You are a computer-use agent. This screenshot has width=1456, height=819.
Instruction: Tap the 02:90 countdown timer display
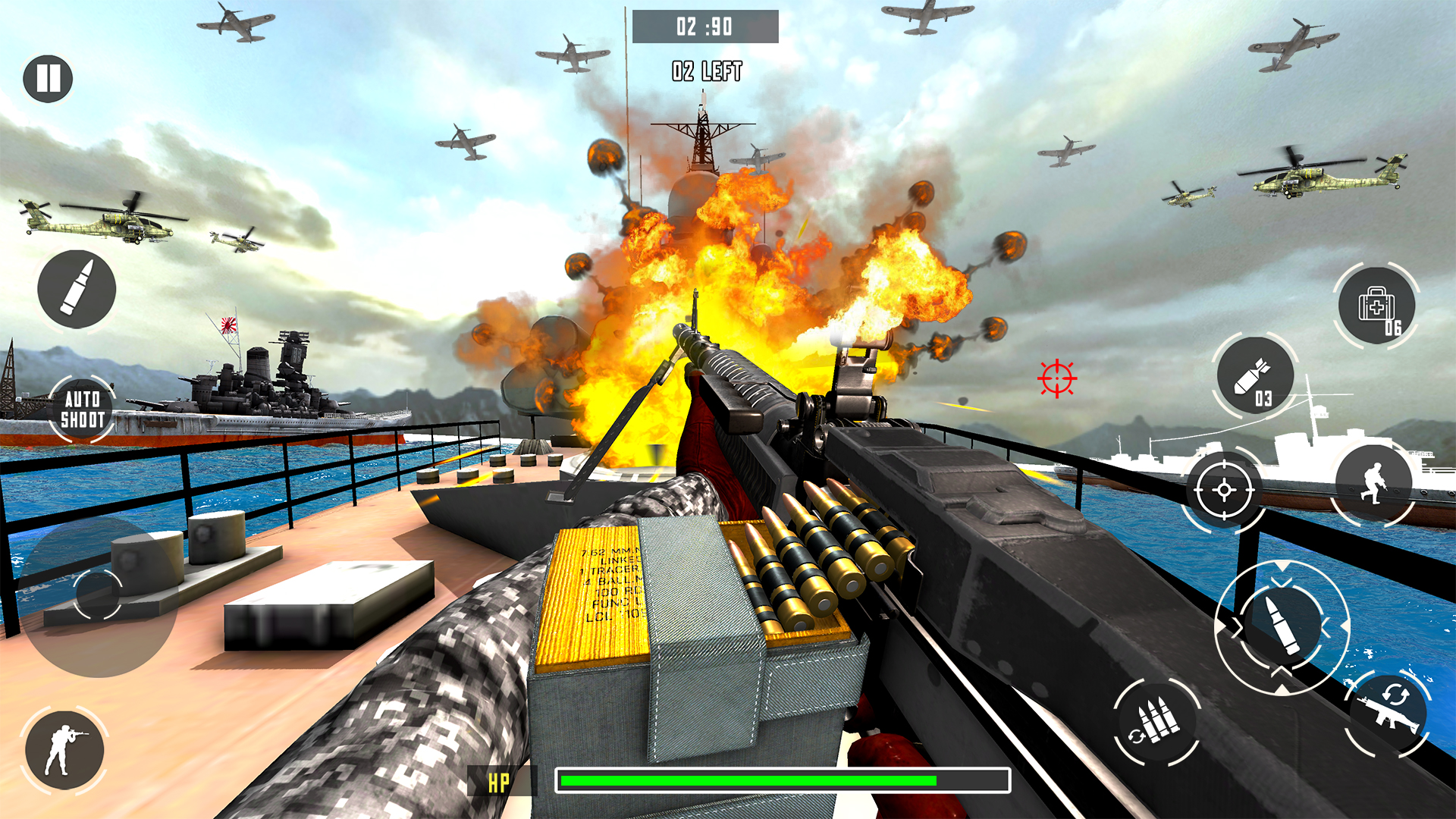click(x=705, y=25)
